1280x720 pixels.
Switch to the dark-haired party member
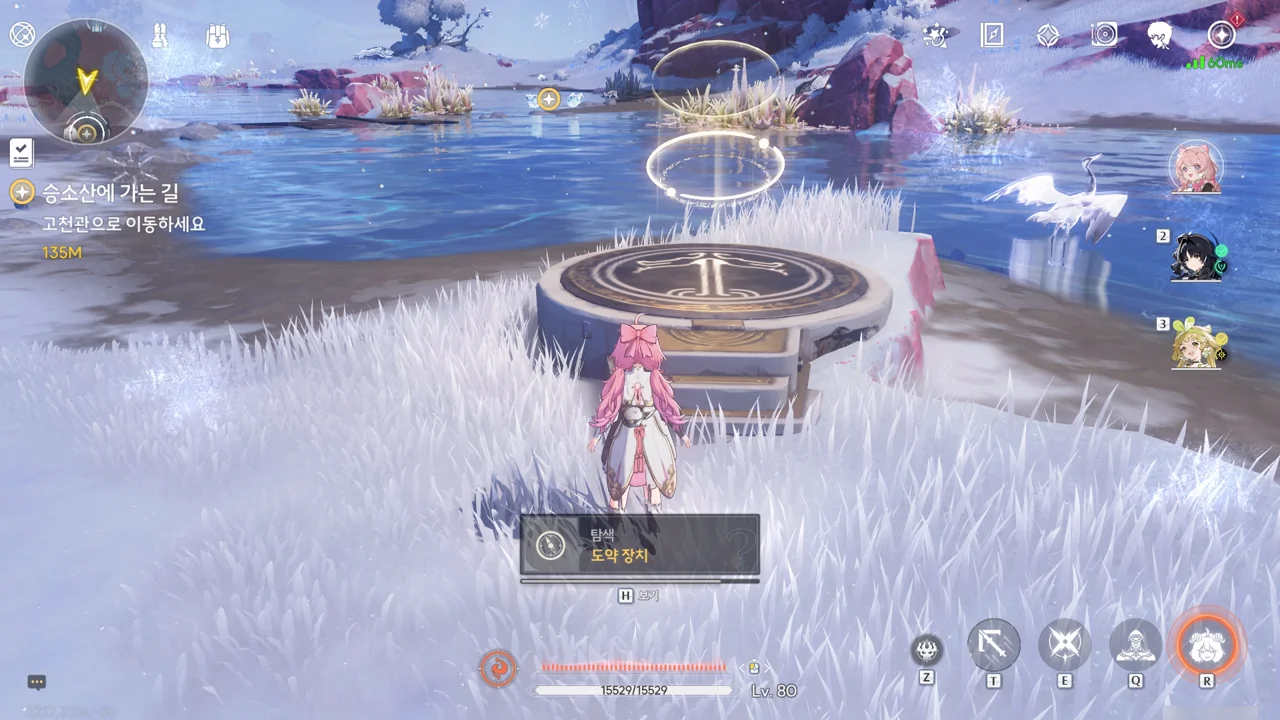pos(1197,258)
